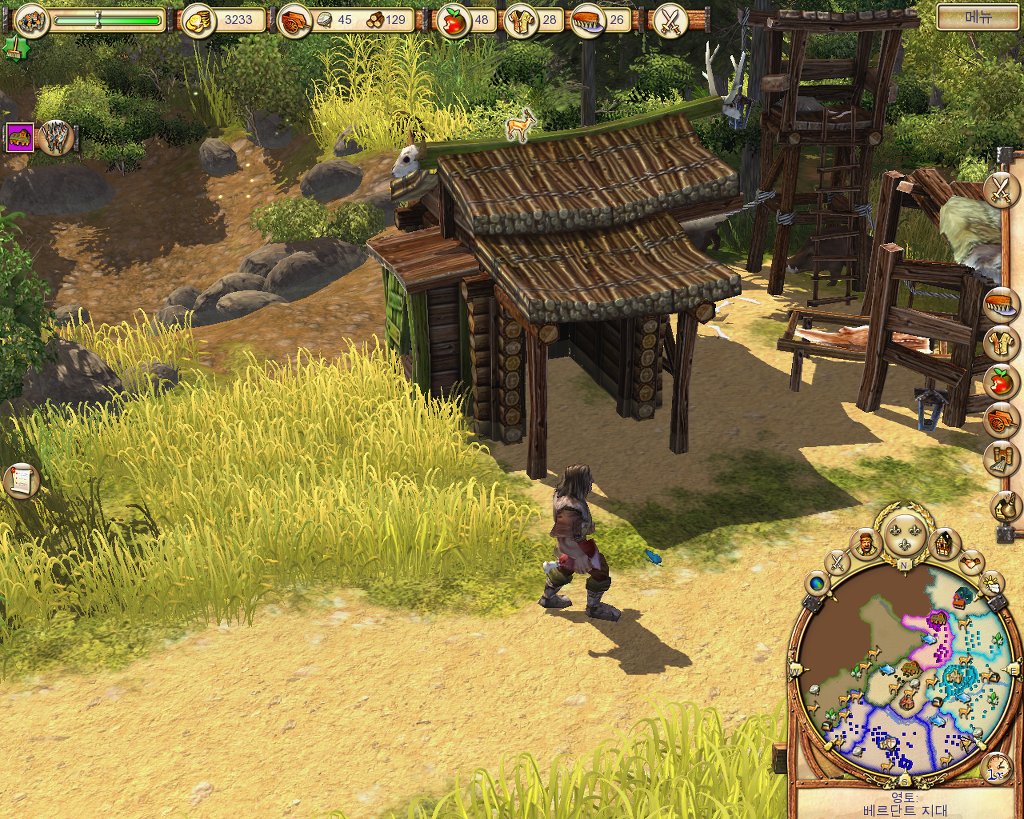Change game speed with the clock button
1024x819 pixels.
click(x=996, y=769)
